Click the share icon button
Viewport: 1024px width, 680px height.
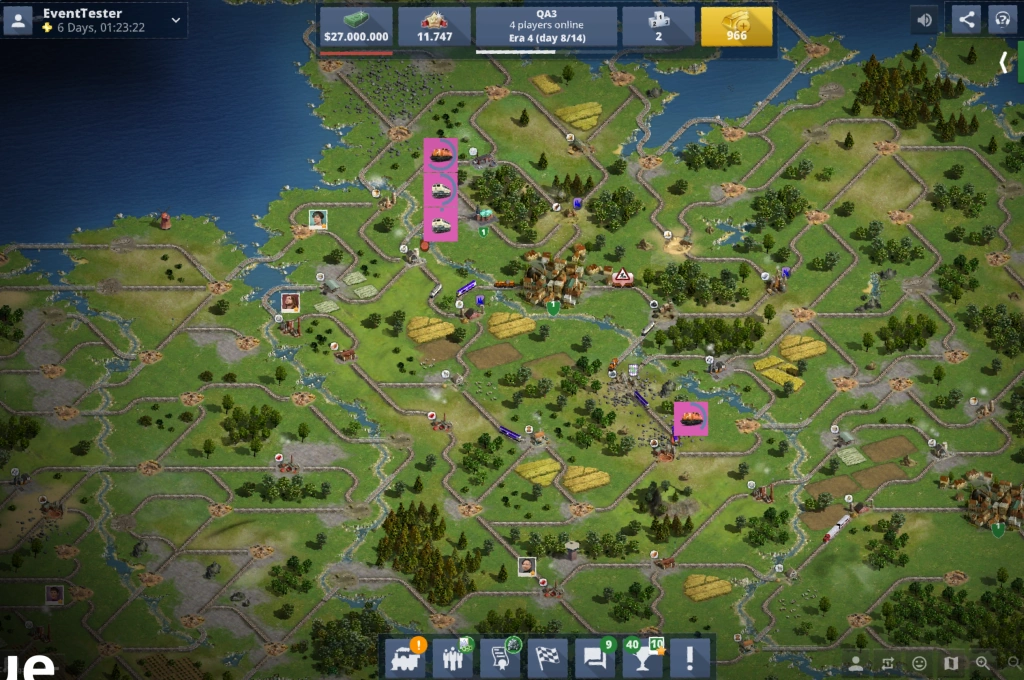tap(966, 19)
